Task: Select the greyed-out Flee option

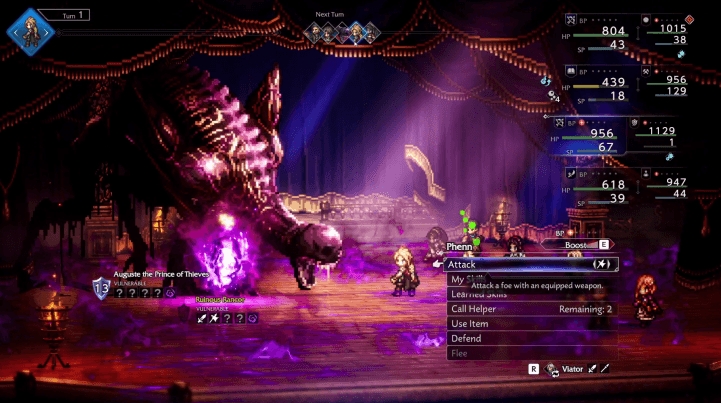Action: (x=530, y=354)
